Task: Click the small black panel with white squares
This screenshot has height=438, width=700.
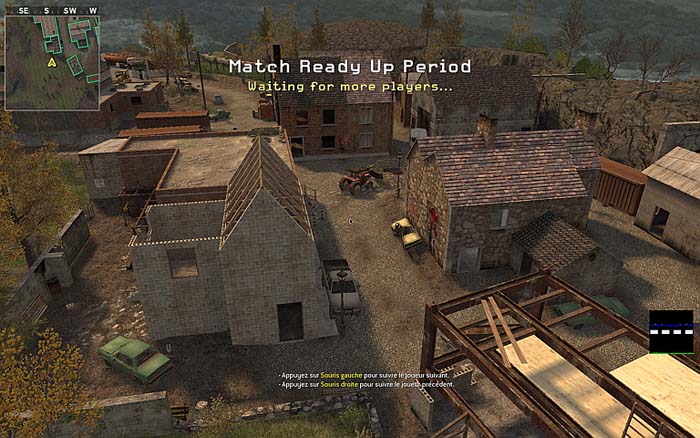Action: [670, 332]
